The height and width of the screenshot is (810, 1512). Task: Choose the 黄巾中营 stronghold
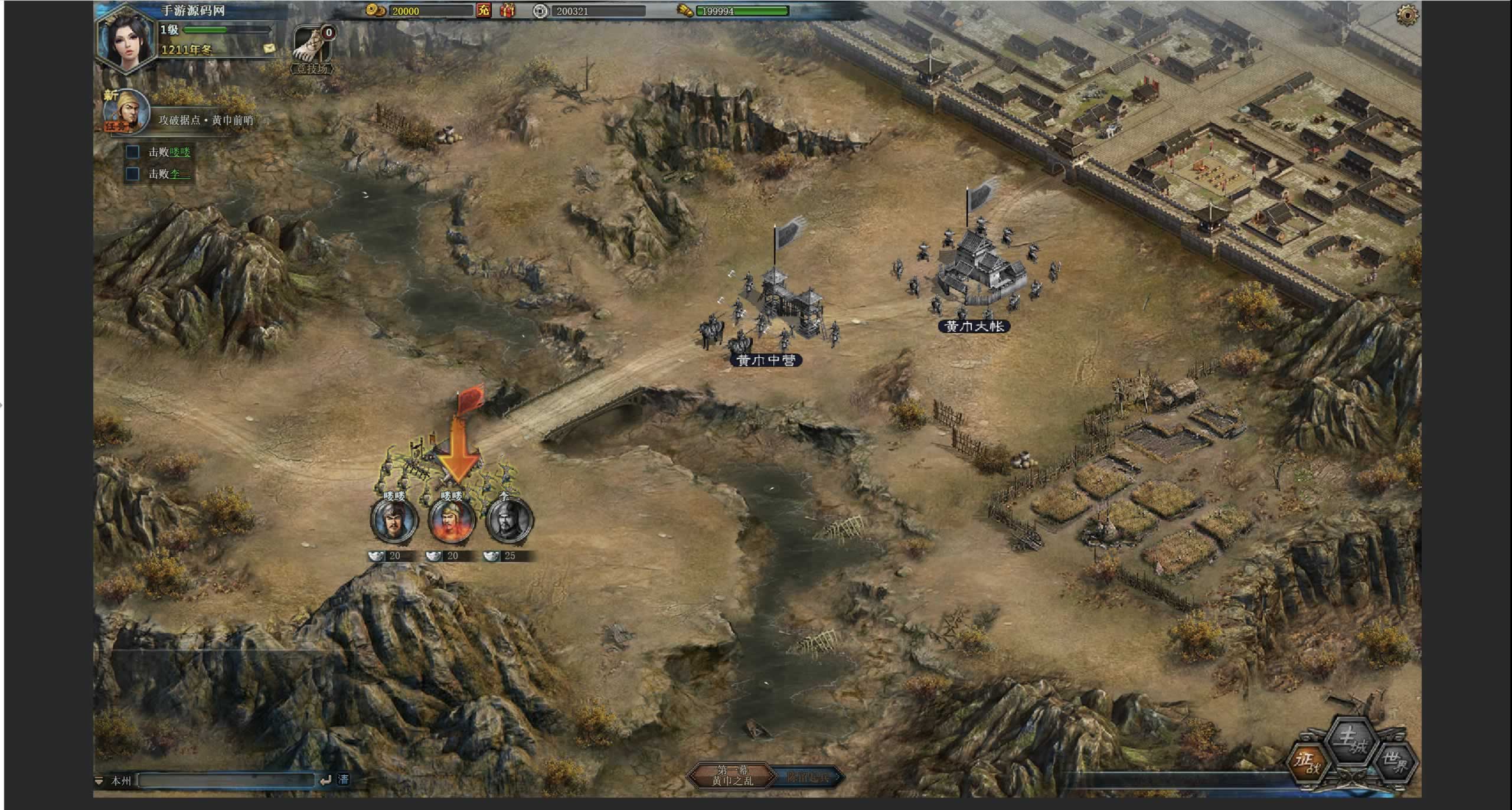tap(766, 360)
